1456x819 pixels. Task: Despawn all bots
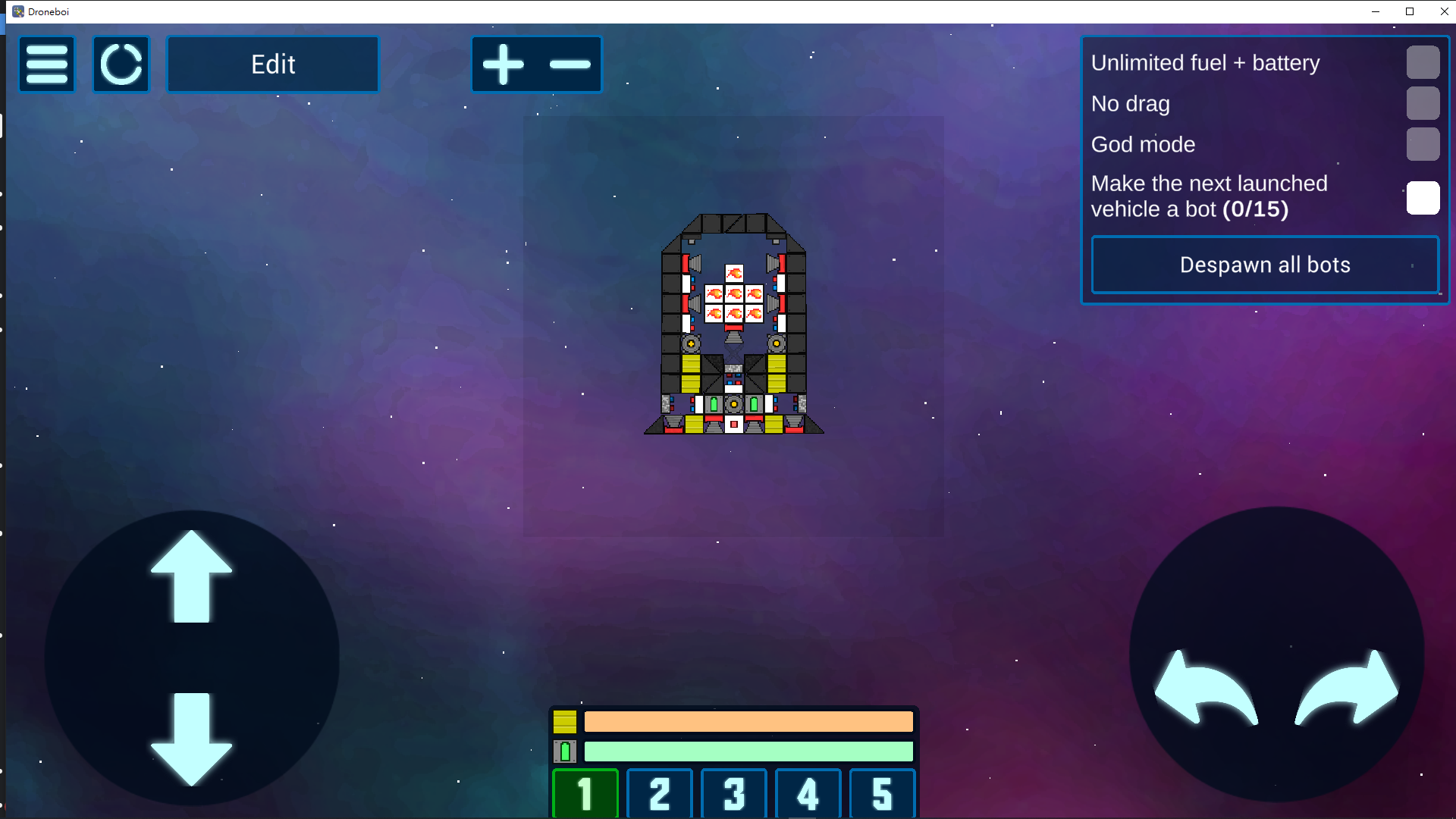(1265, 265)
